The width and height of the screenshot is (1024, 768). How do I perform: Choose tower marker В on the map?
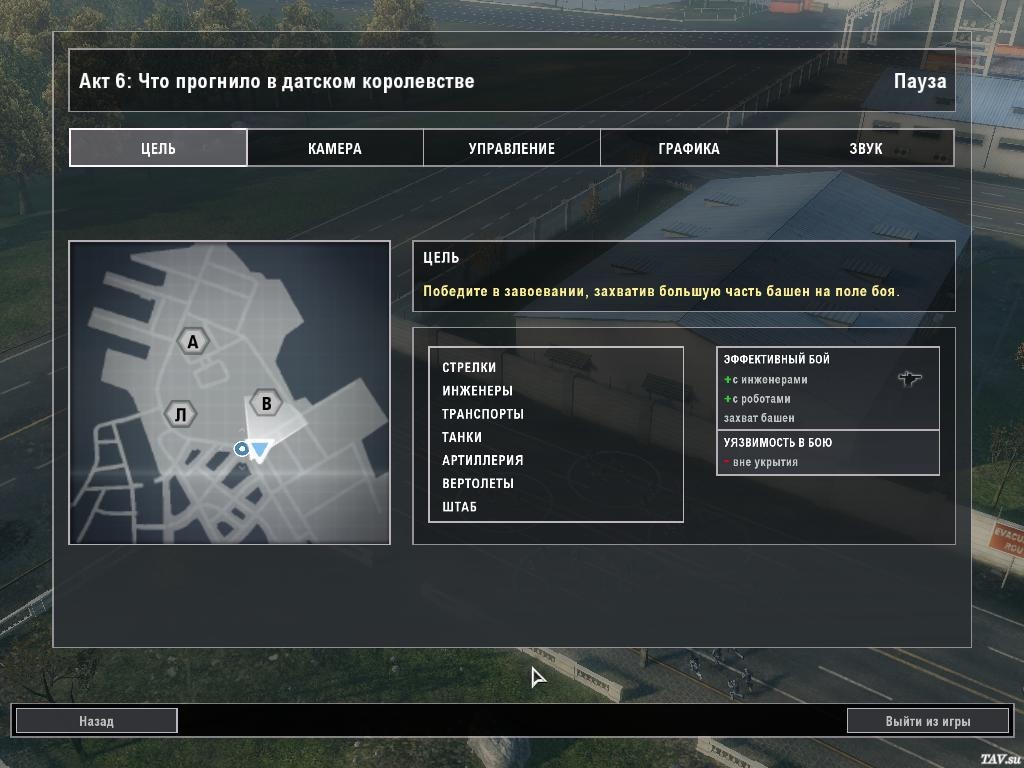pos(266,404)
